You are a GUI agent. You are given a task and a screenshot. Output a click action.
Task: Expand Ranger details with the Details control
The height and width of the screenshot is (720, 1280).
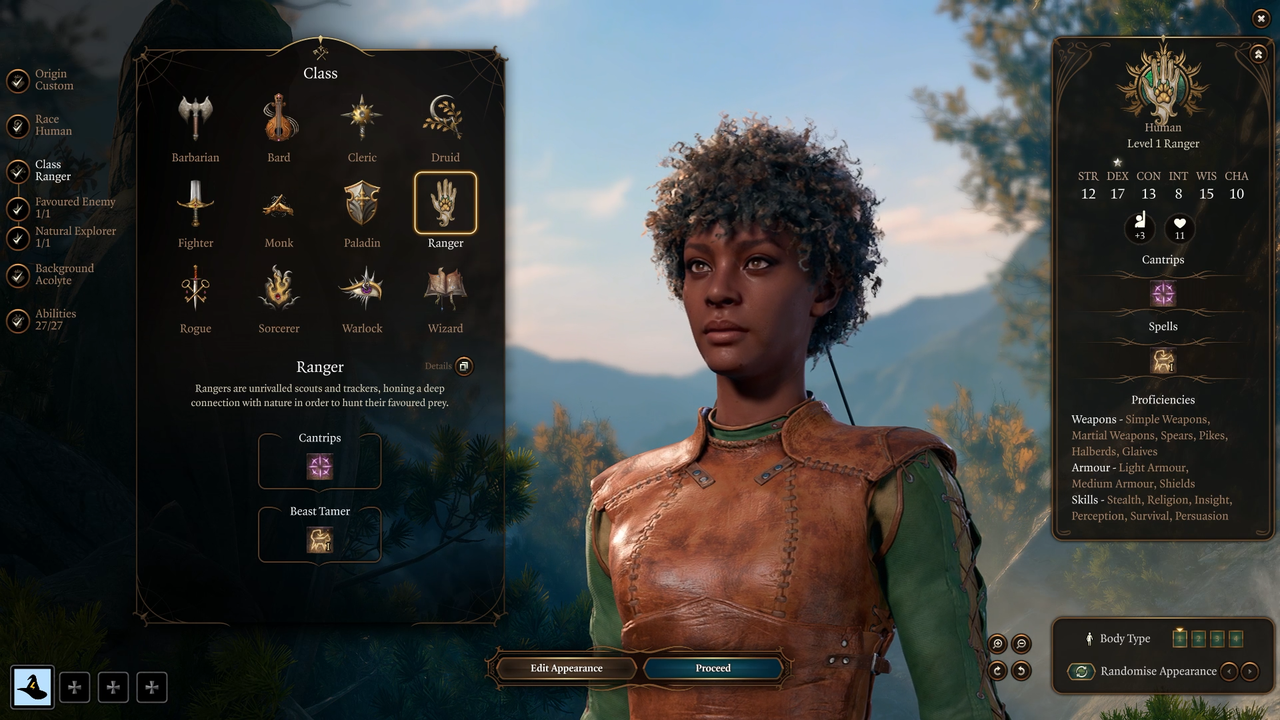coord(462,366)
